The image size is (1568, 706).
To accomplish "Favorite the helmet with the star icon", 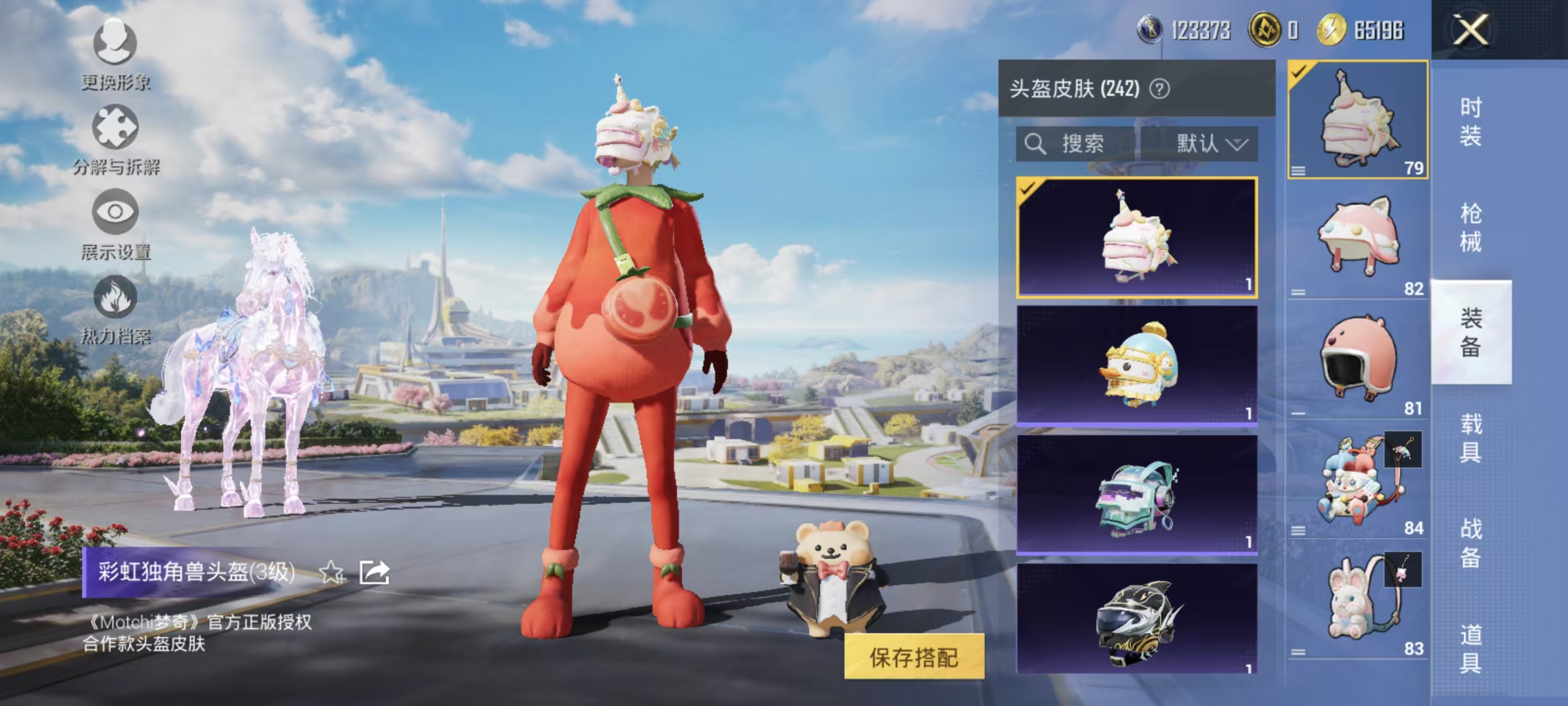I will (332, 573).
